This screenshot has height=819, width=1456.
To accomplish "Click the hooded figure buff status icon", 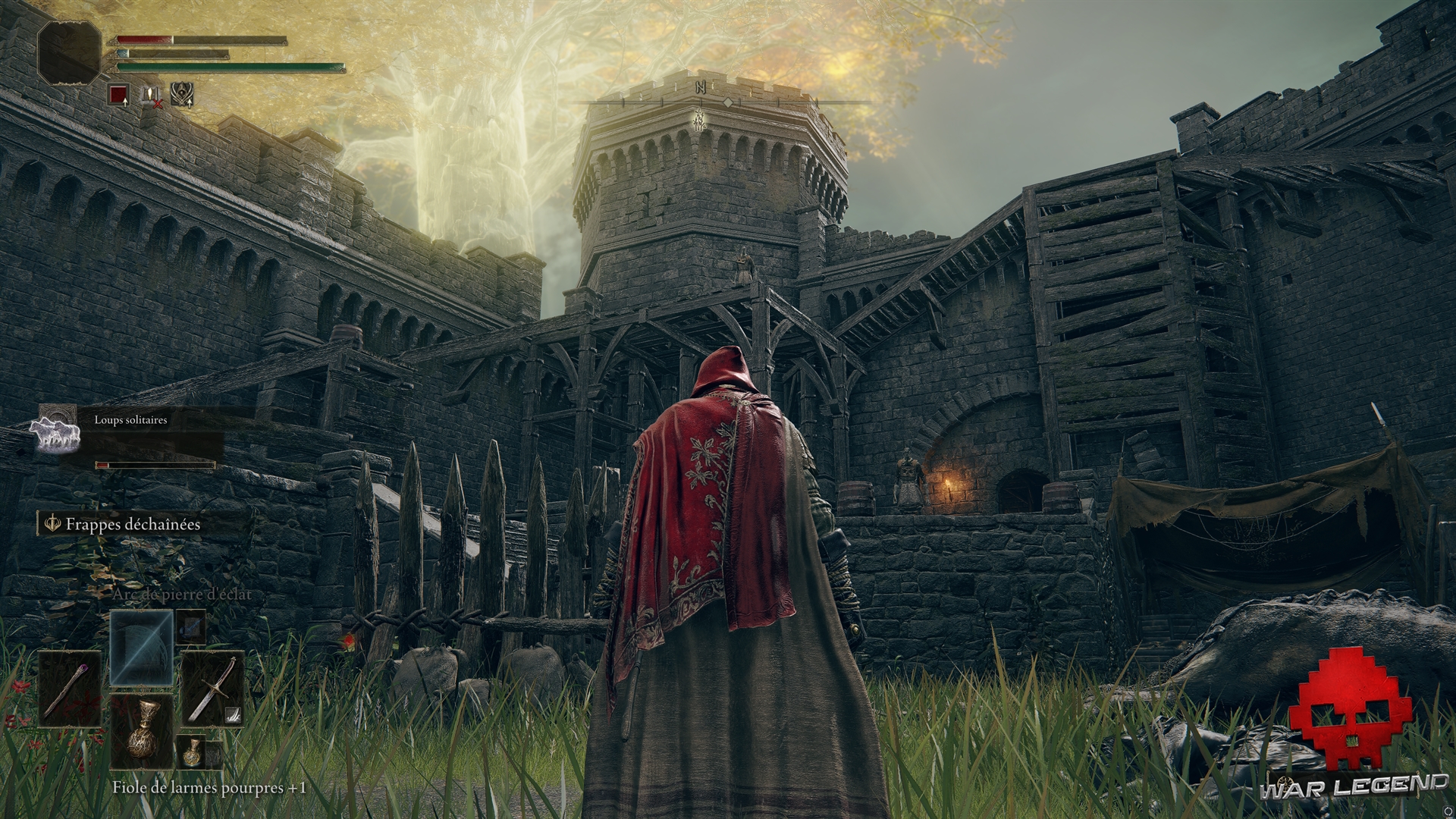I will click(x=181, y=94).
